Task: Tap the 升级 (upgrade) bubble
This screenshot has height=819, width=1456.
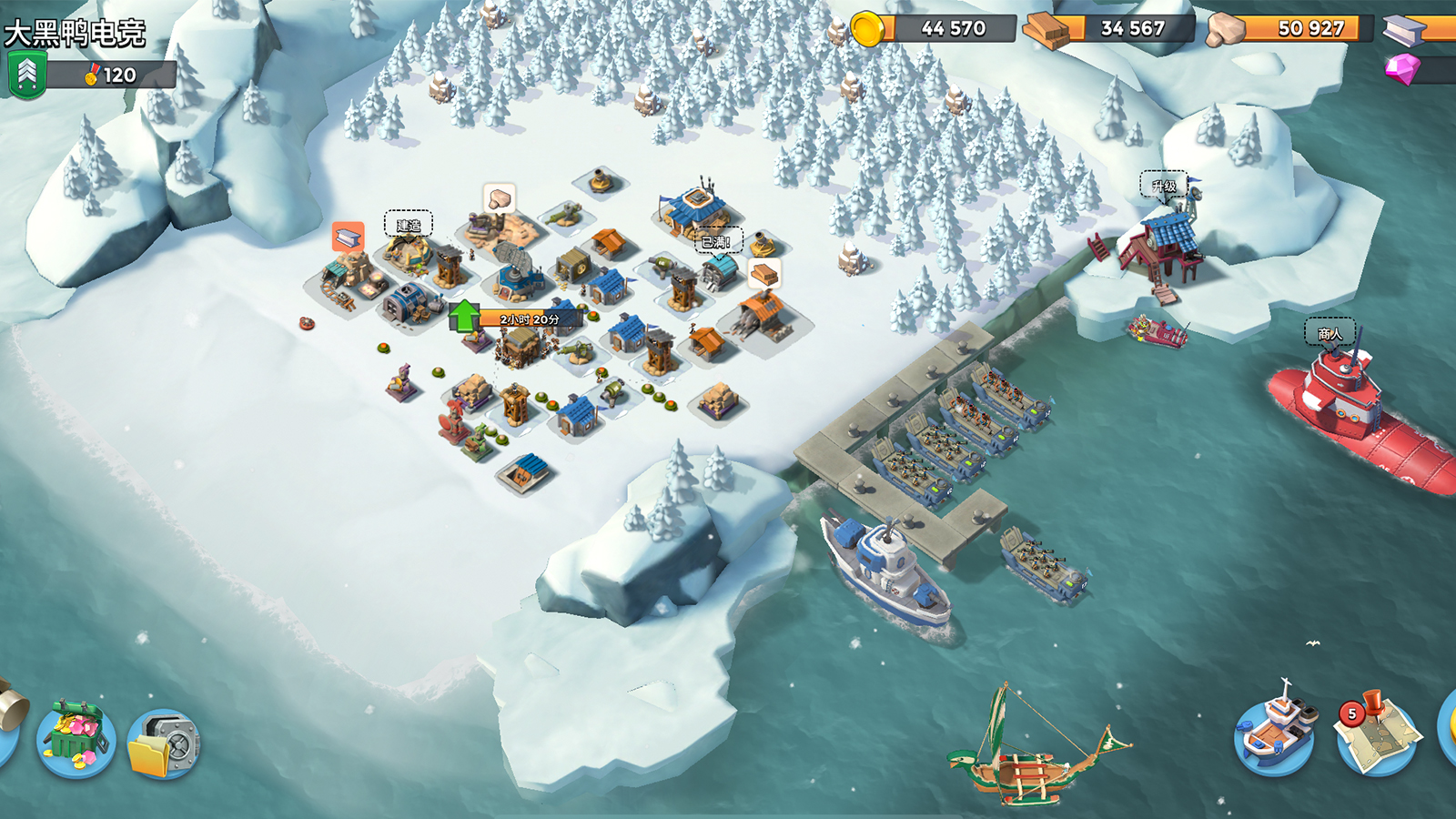Action: pyautogui.click(x=1164, y=186)
